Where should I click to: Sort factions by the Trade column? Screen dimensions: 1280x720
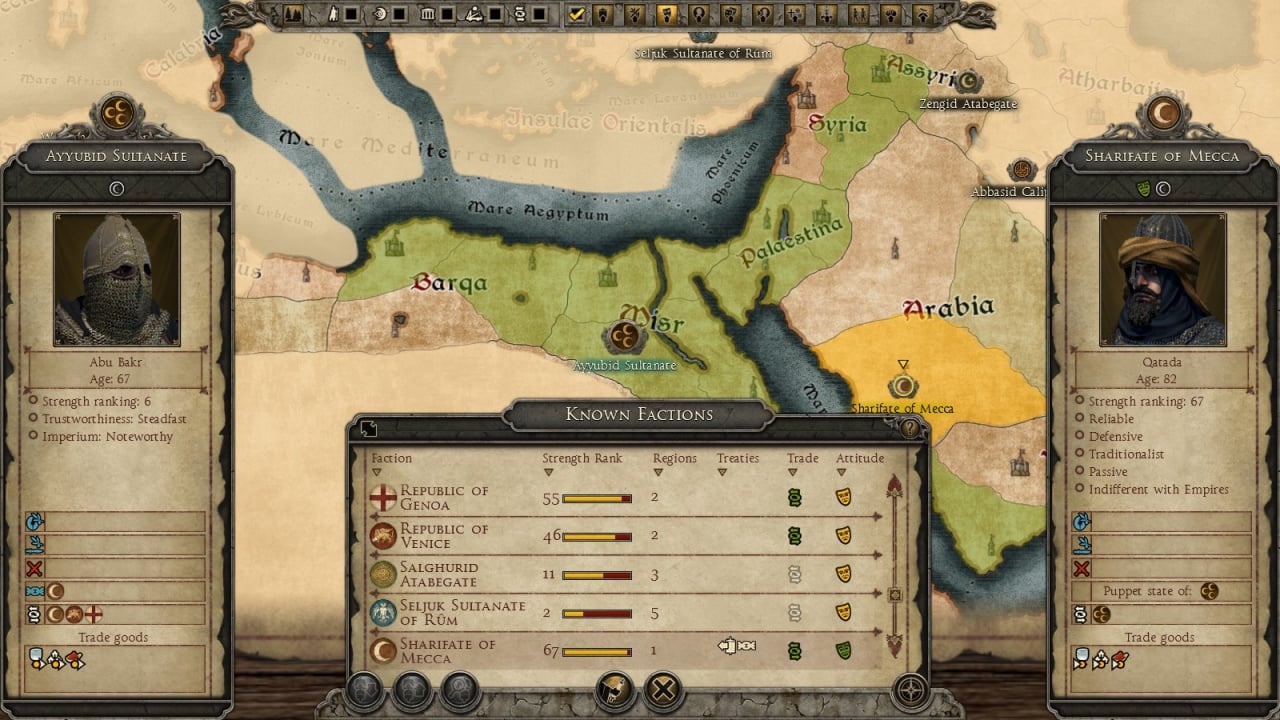[x=802, y=459]
